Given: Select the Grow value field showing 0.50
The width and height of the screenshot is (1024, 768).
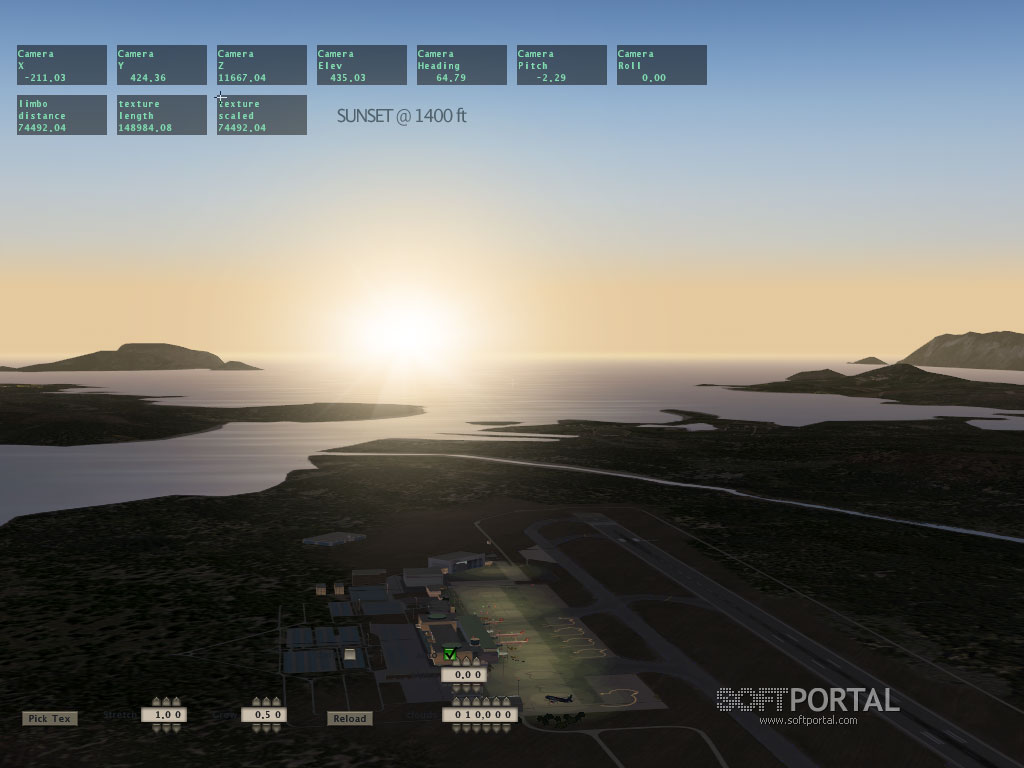Looking at the screenshot, I should click(x=264, y=715).
